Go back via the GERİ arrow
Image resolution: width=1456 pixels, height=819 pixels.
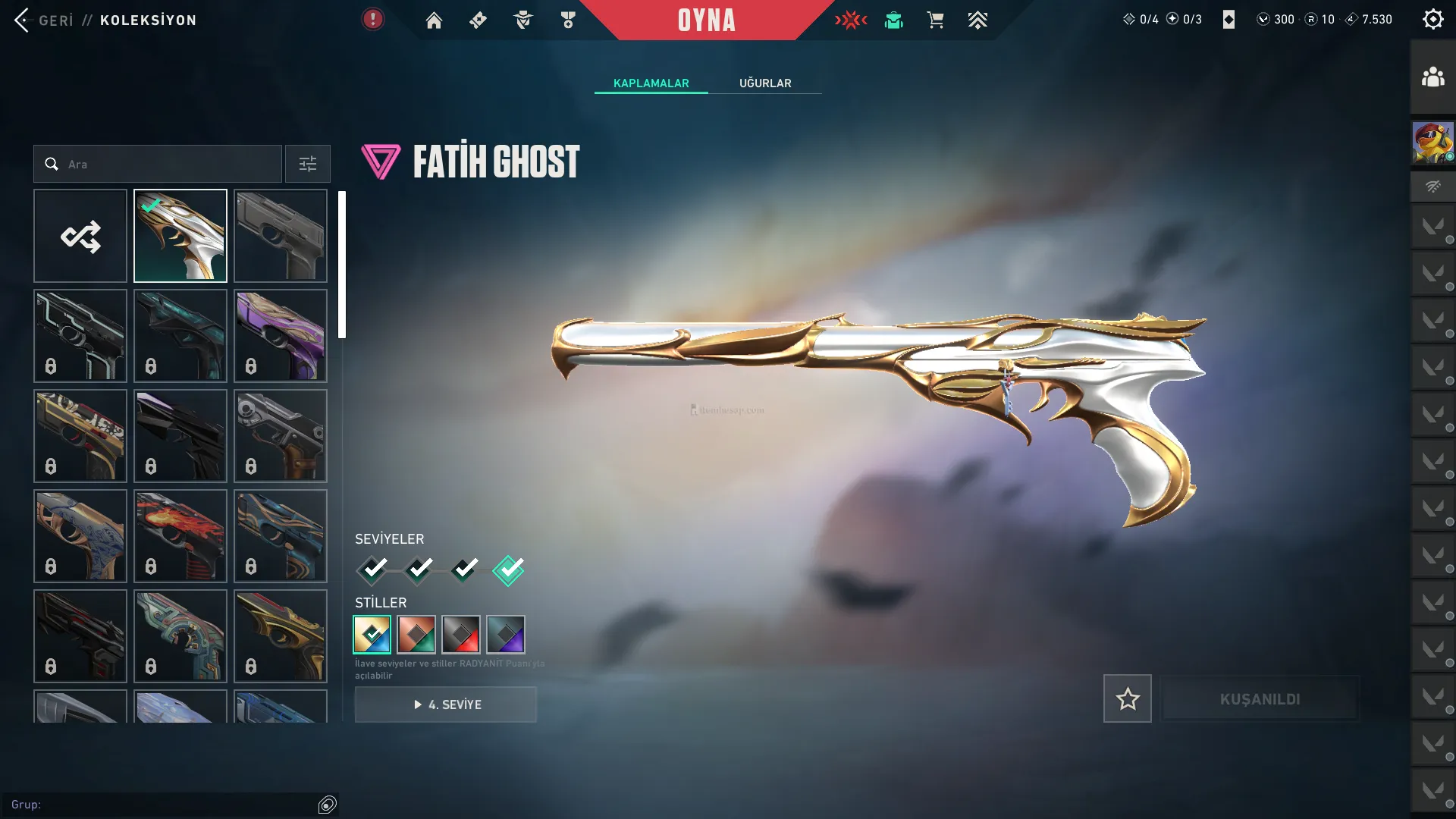point(23,20)
